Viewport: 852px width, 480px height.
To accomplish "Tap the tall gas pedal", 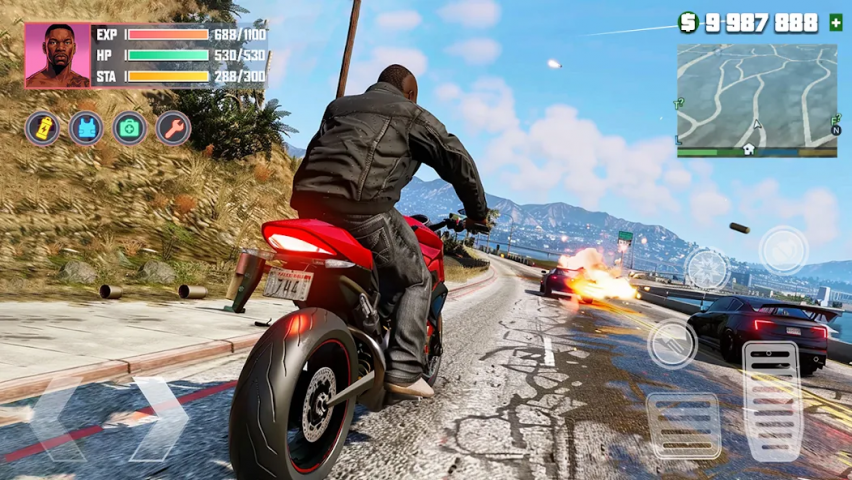I will 772,400.
